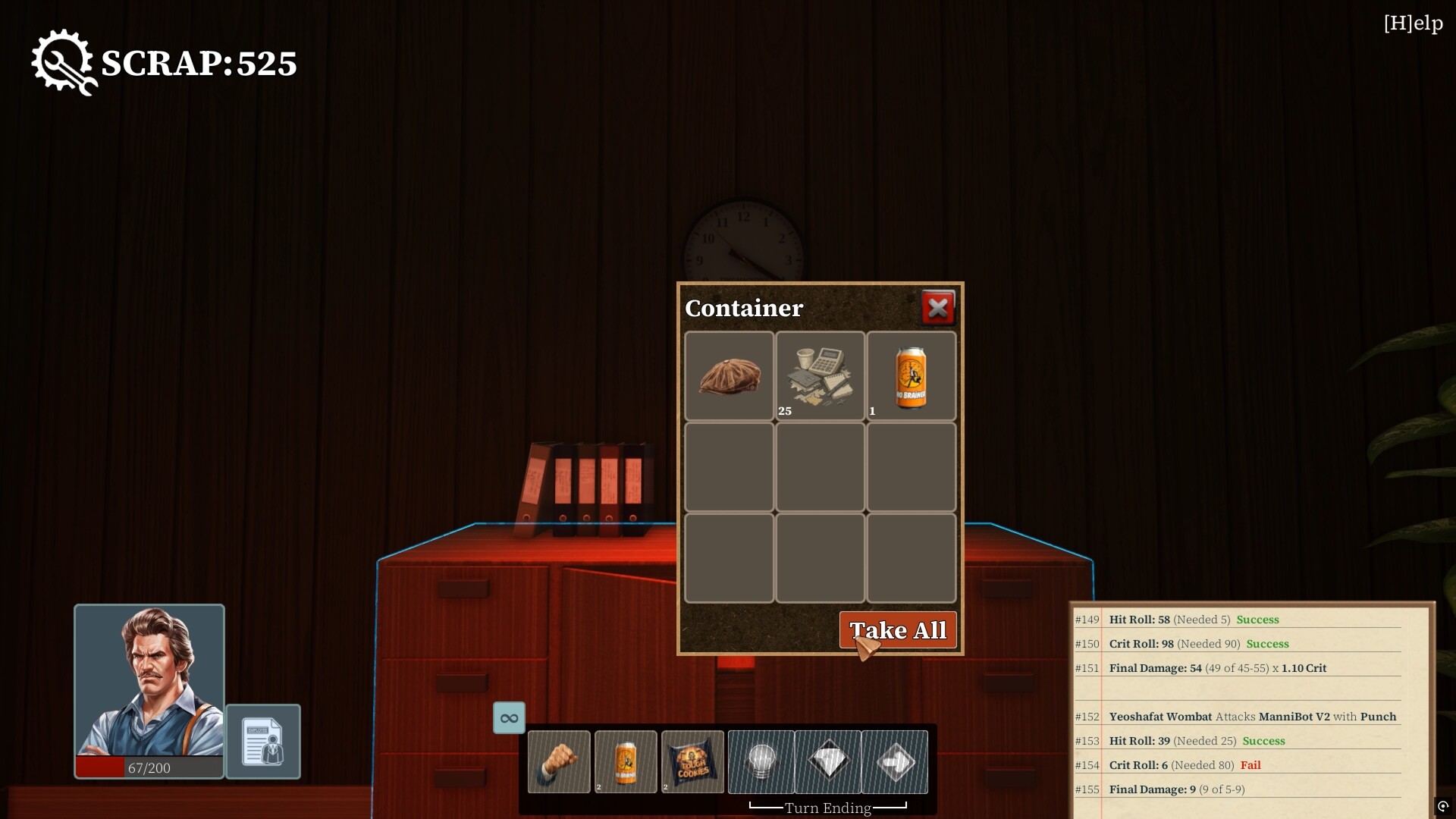Select the Tough Cookies item in the hotbar
Screen dimensions: 1456x819
tap(692, 761)
